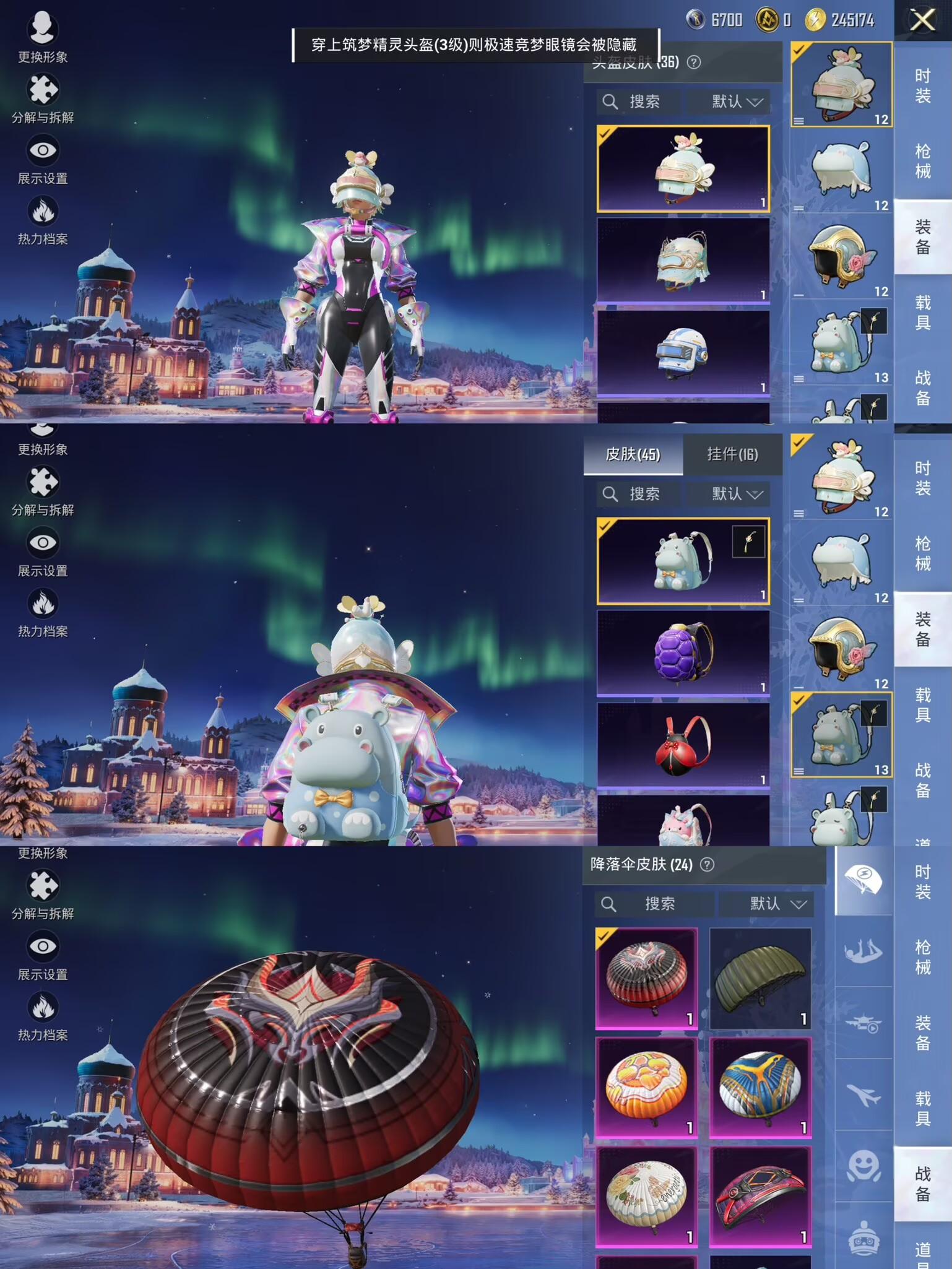Open help beside 降落伞皮肤 (24)
This screenshot has width=952, height=1269.
point(707,865)
